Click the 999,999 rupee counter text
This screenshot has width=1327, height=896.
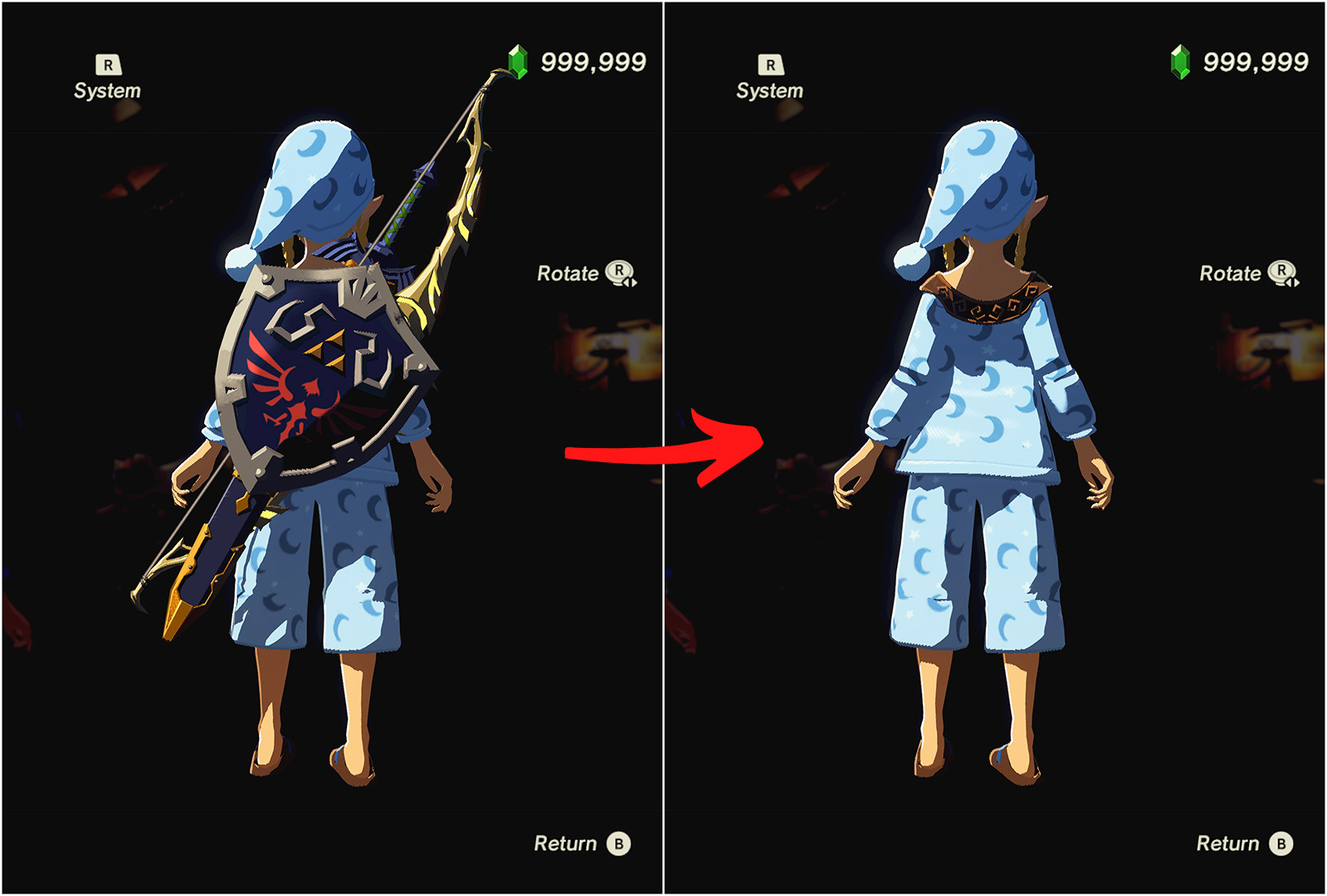tap(593, 60)
